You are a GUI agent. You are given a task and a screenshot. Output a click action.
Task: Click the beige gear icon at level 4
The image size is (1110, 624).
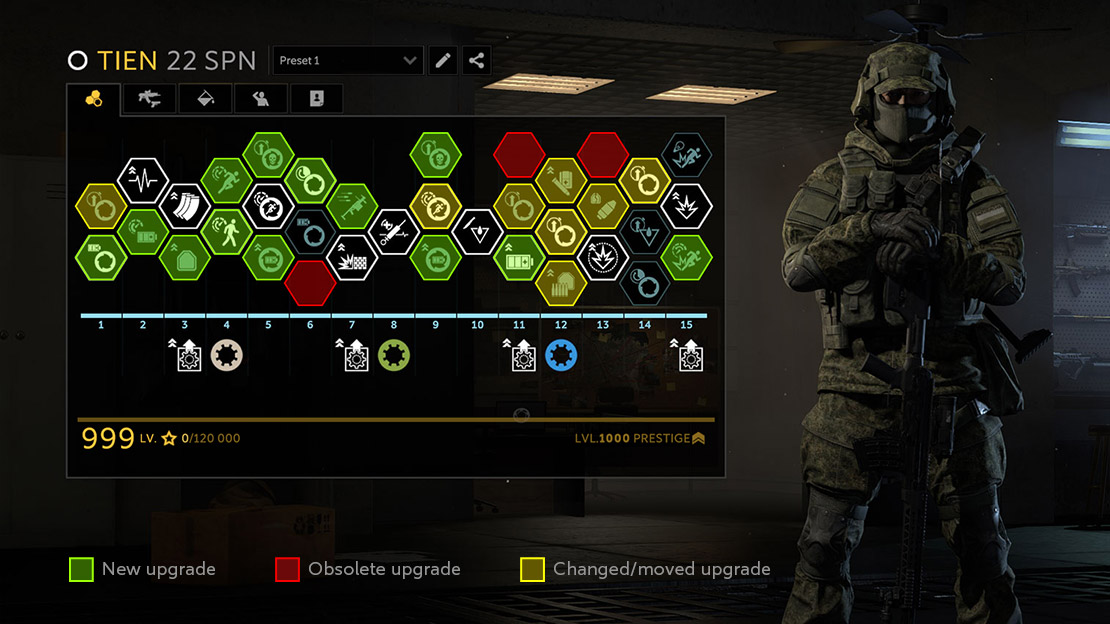tap(227, 355)
